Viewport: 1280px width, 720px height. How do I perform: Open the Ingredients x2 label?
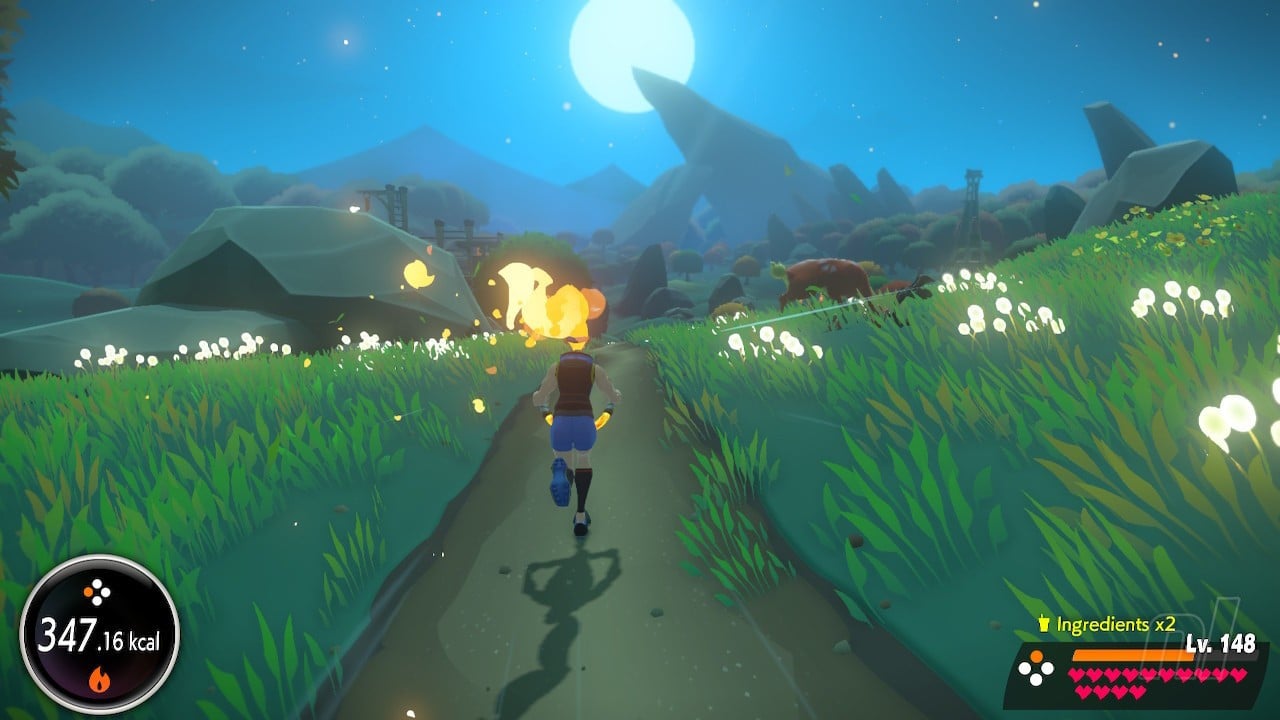1114,624
